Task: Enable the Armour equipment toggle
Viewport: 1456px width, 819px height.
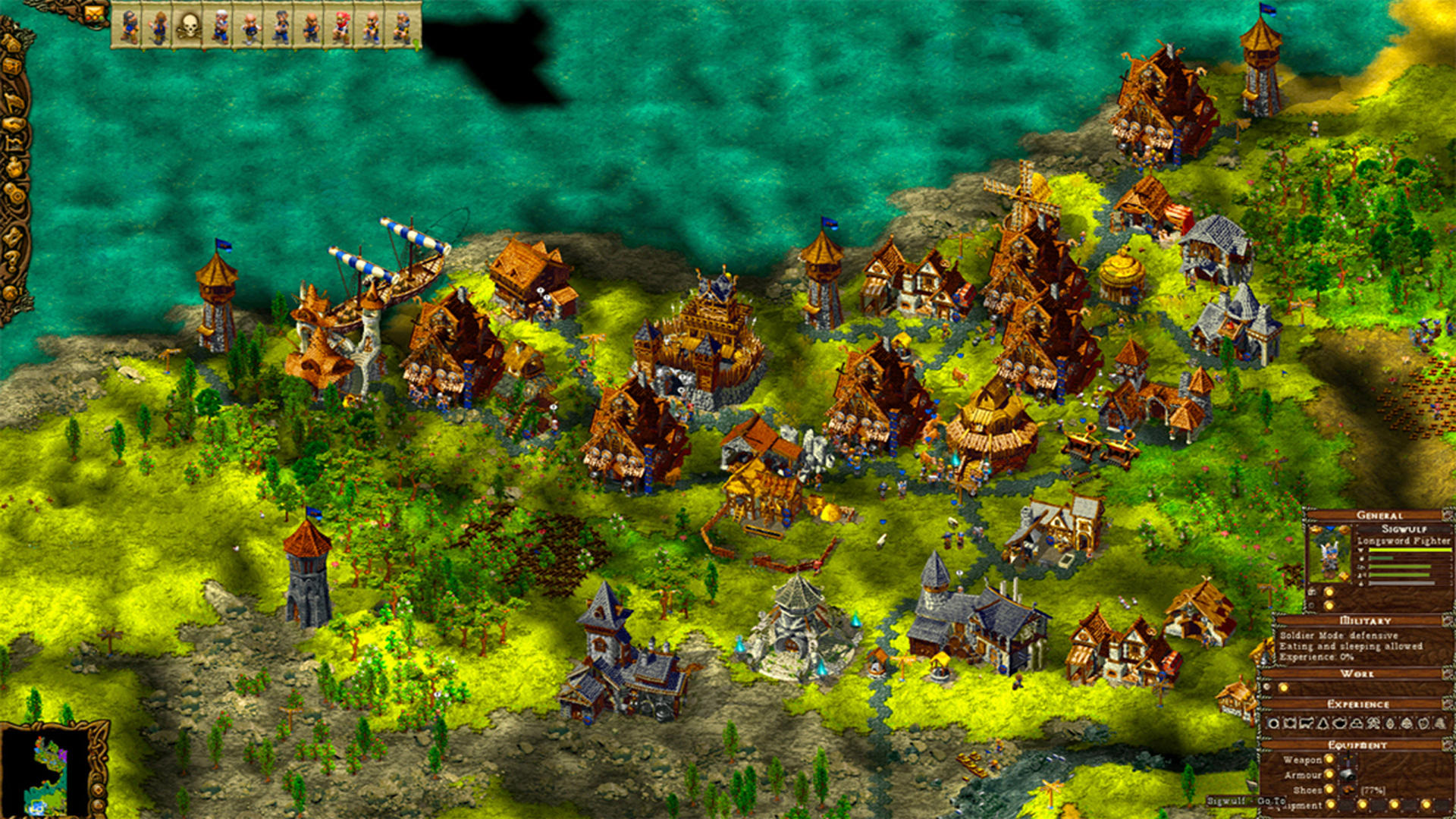Action: click(x=1329, y=774)
